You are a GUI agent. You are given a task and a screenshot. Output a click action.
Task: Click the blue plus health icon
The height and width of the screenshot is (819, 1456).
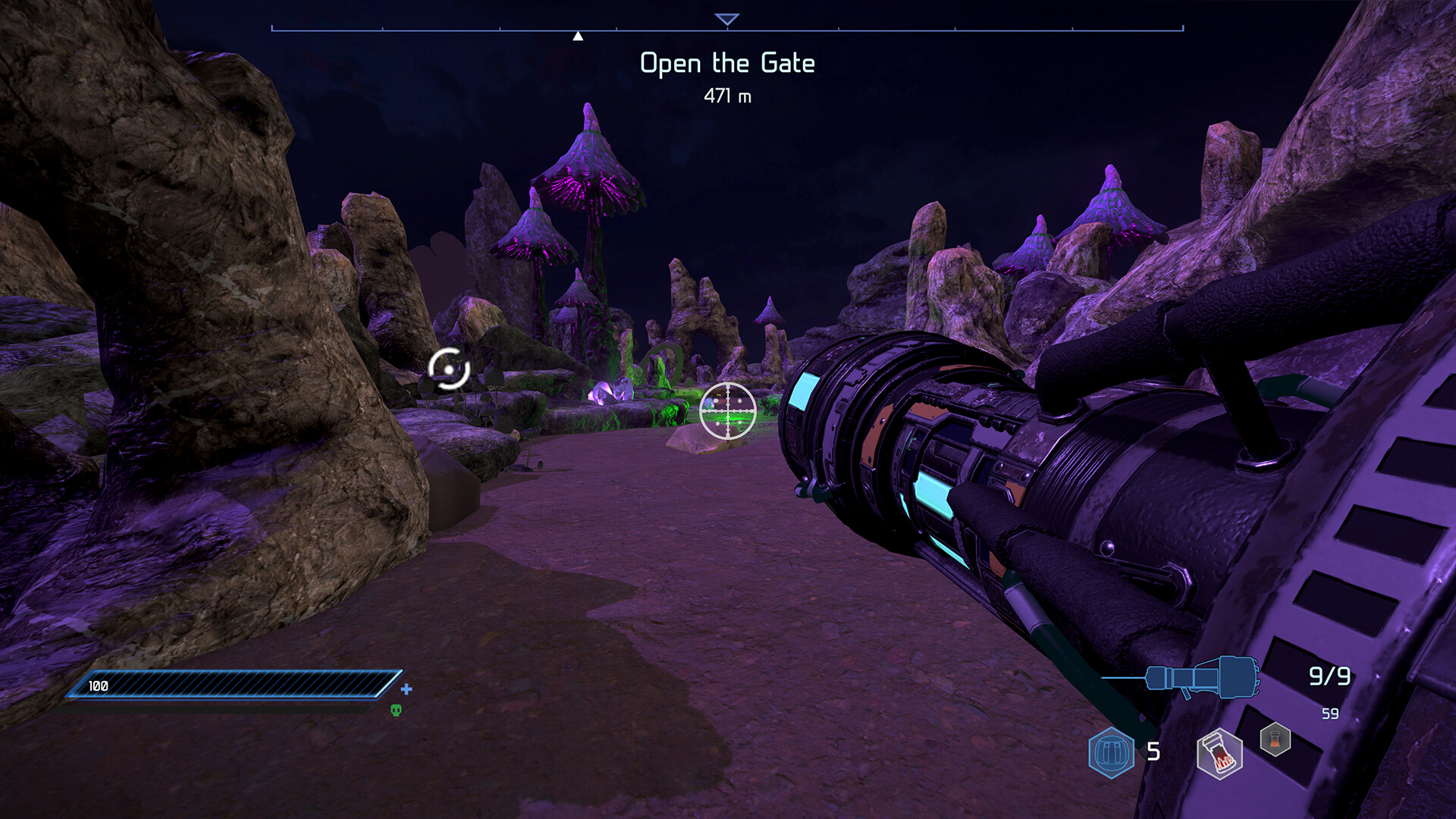tap(406, 689)
